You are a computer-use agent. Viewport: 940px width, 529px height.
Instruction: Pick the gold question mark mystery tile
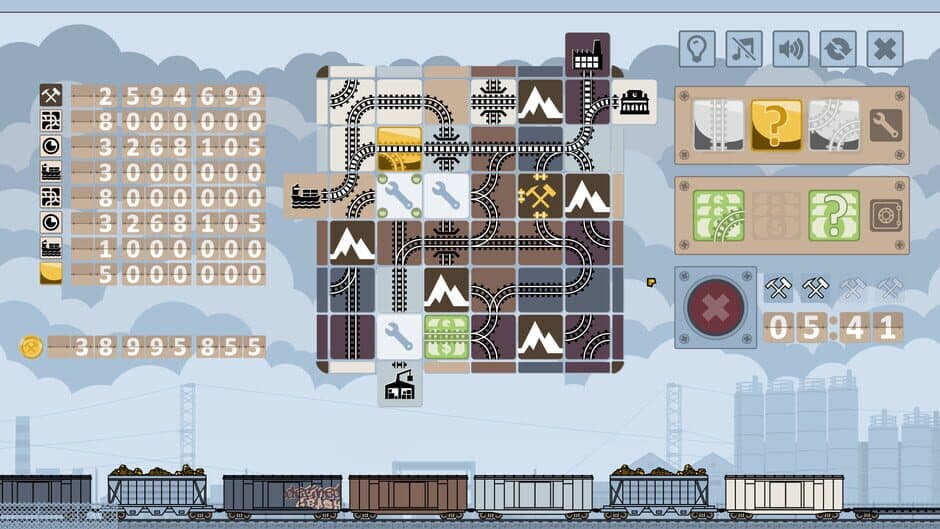[775, 125]
